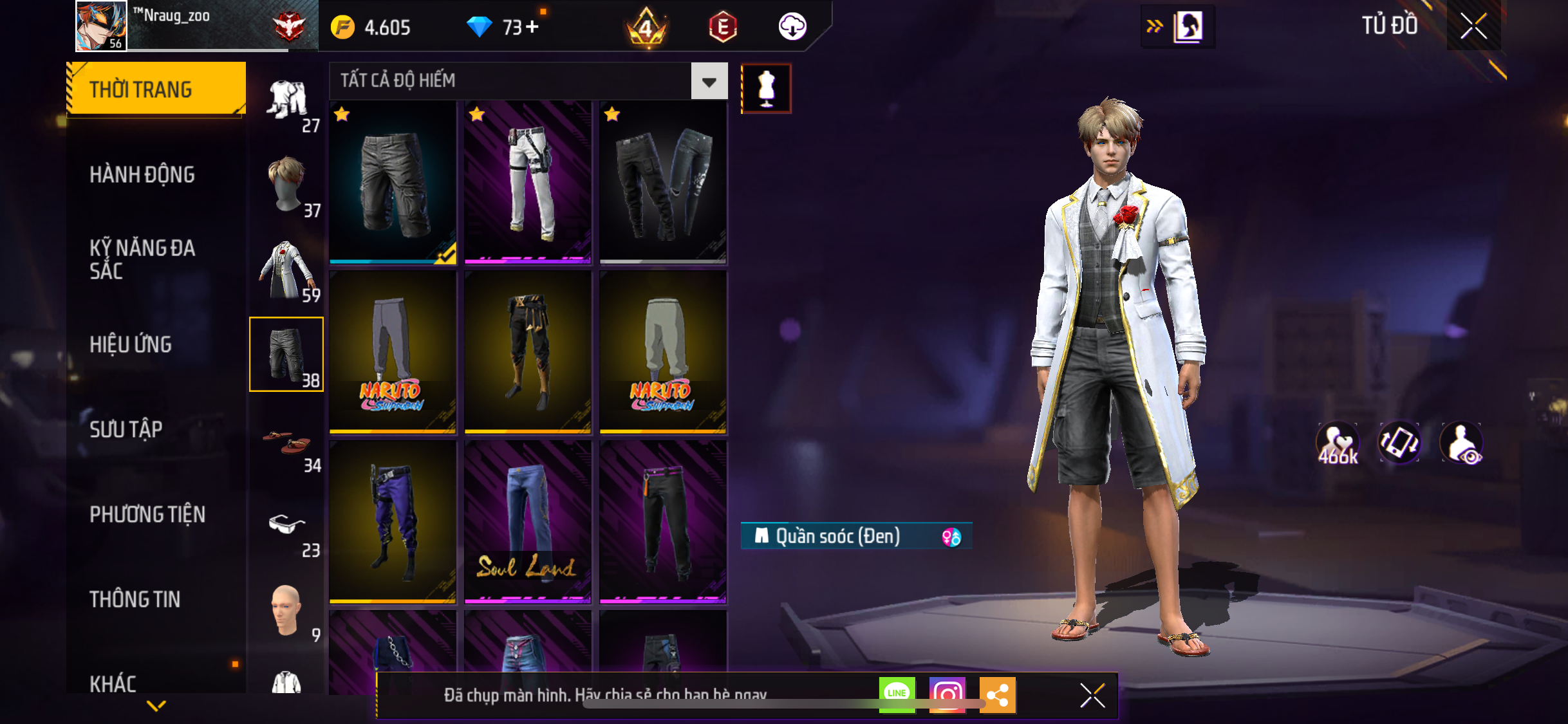Viewport: 1568px width, 724px height.
Task: Open the SƯU TẬP tab
Action: pos(126,429)
